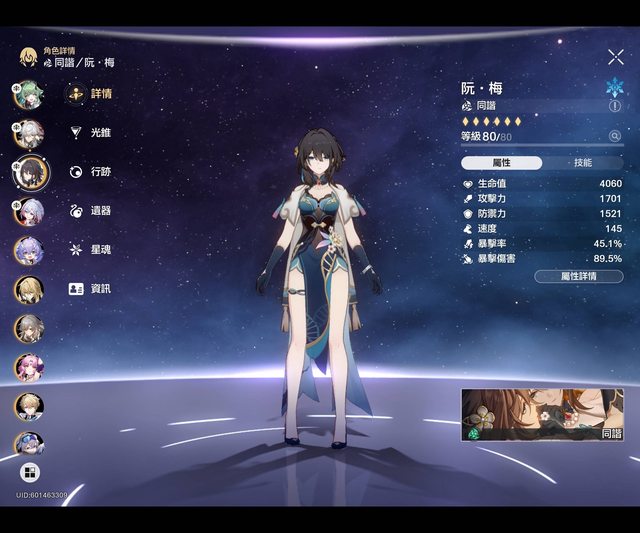Click the ice element snowflake icon
The height and width of the screenshot is (533, 640).
pos(614,86)
